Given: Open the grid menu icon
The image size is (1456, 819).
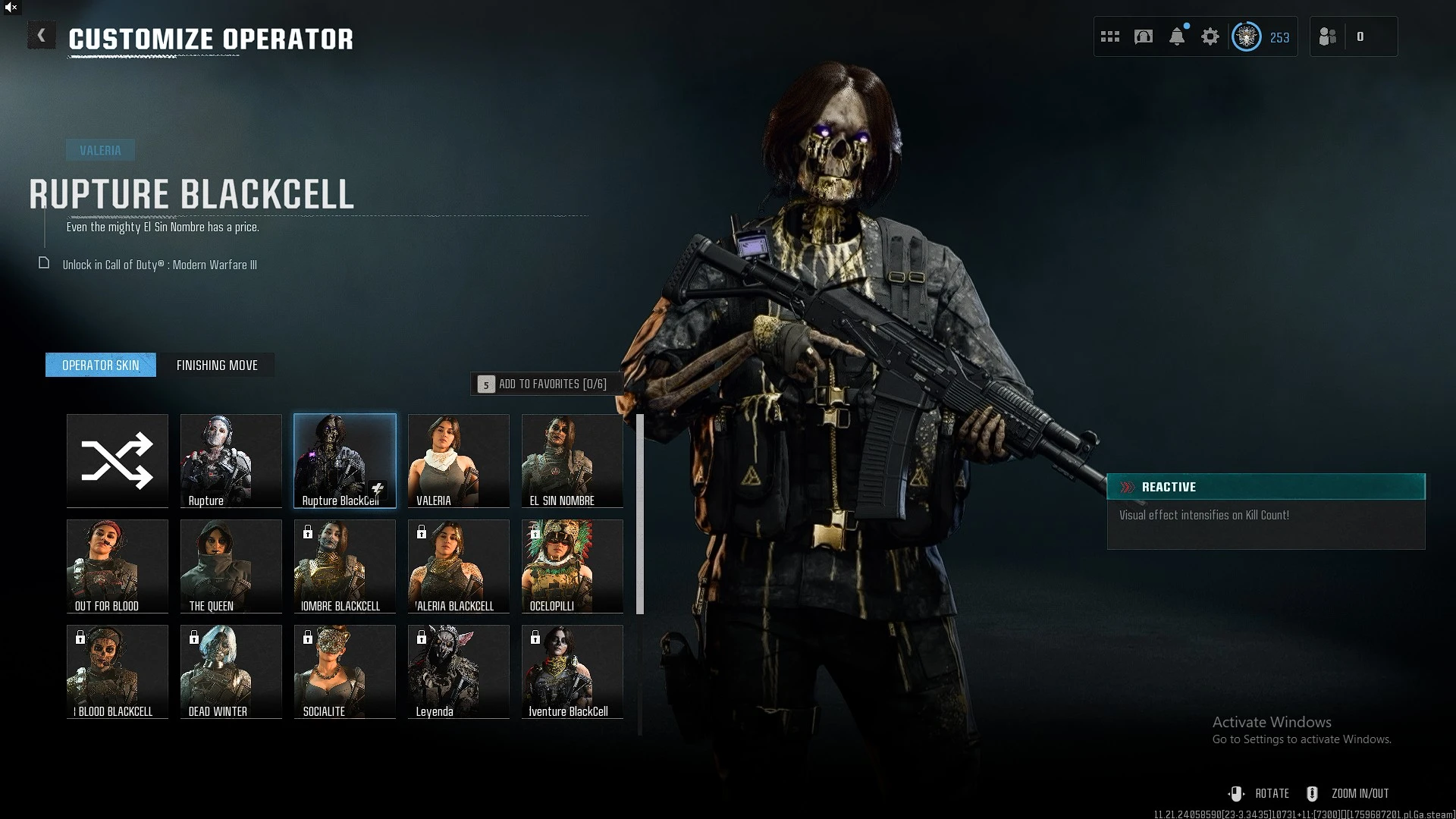Looking at the screenshot, I should pyautogui.click(x=1110, y=36).
